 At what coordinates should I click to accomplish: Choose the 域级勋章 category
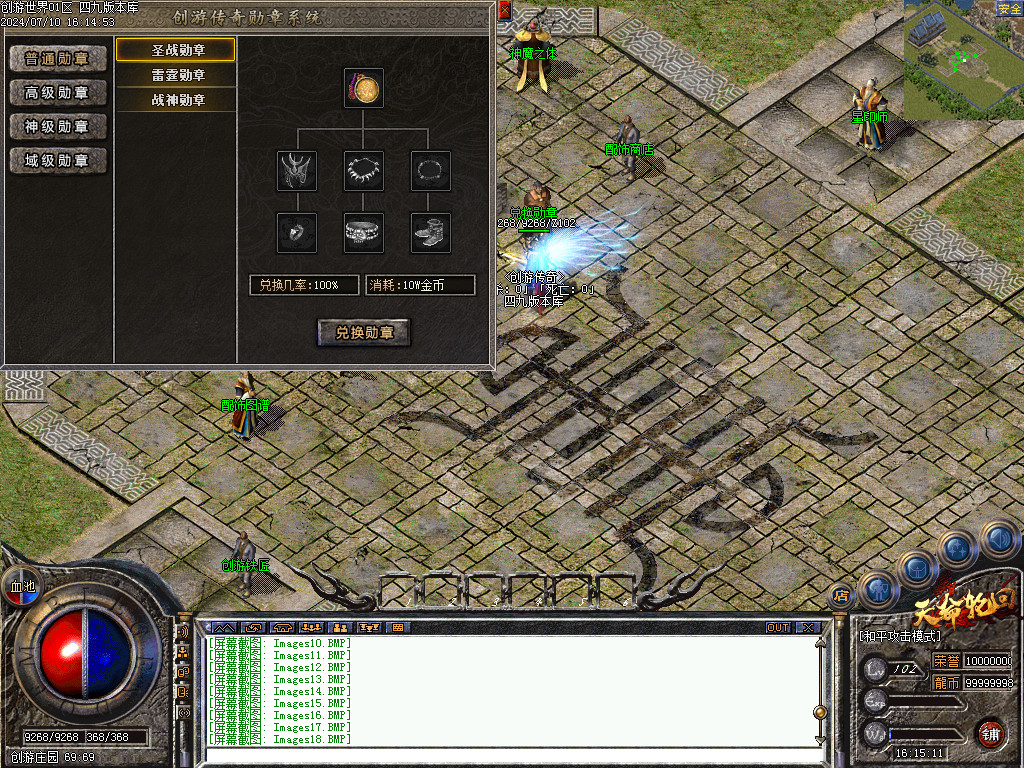point(58,161)
